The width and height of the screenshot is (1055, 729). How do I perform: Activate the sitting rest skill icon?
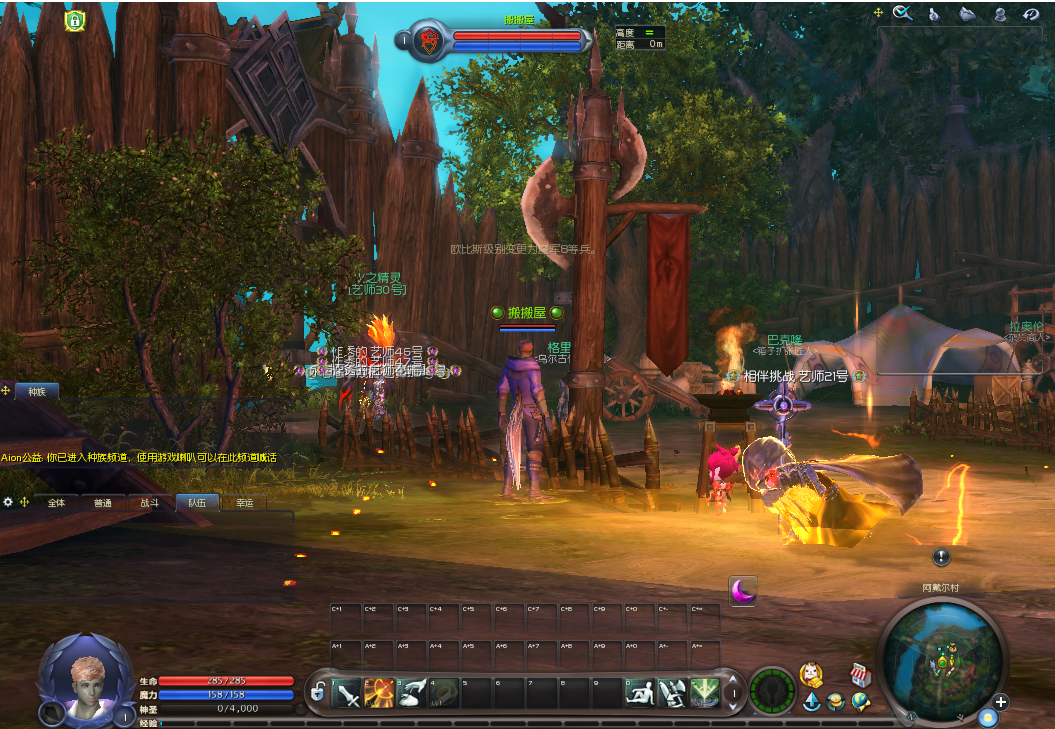pos(640,692)
